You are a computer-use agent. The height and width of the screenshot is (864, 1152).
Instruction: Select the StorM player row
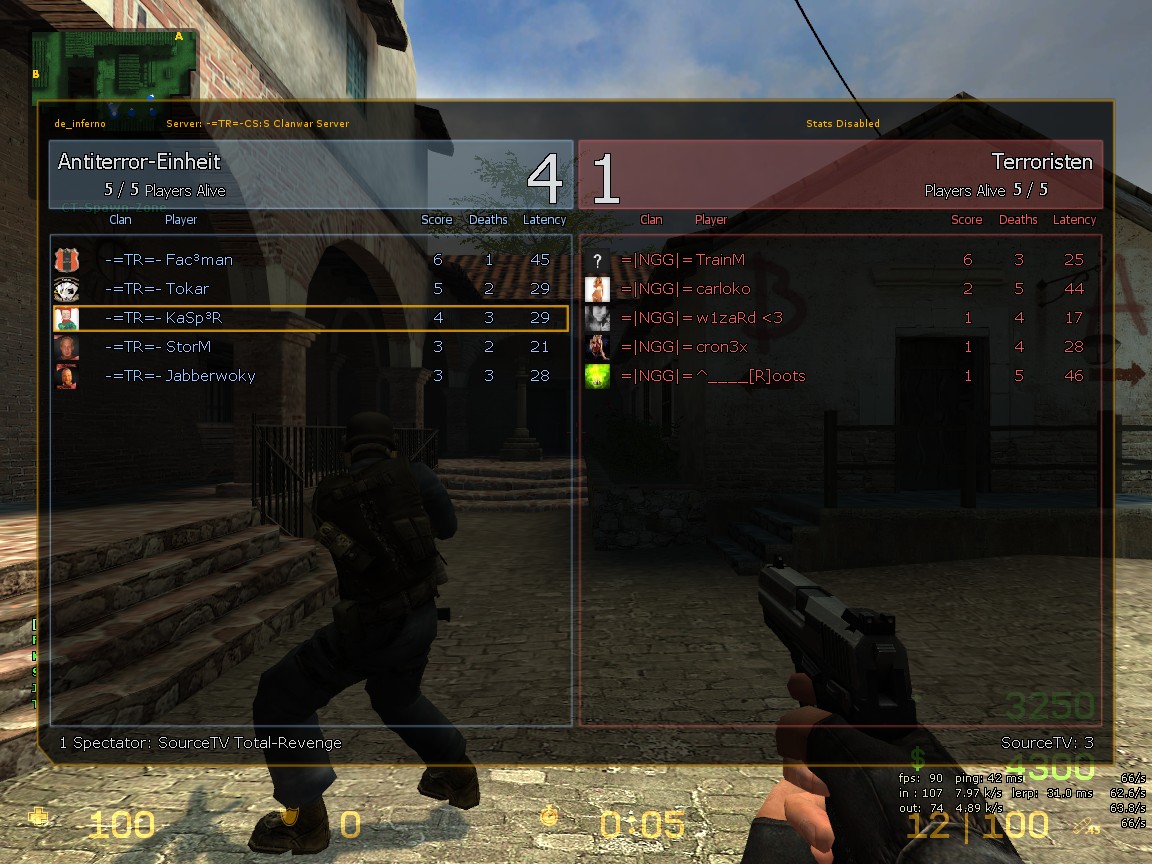click(x=310, y=347)
